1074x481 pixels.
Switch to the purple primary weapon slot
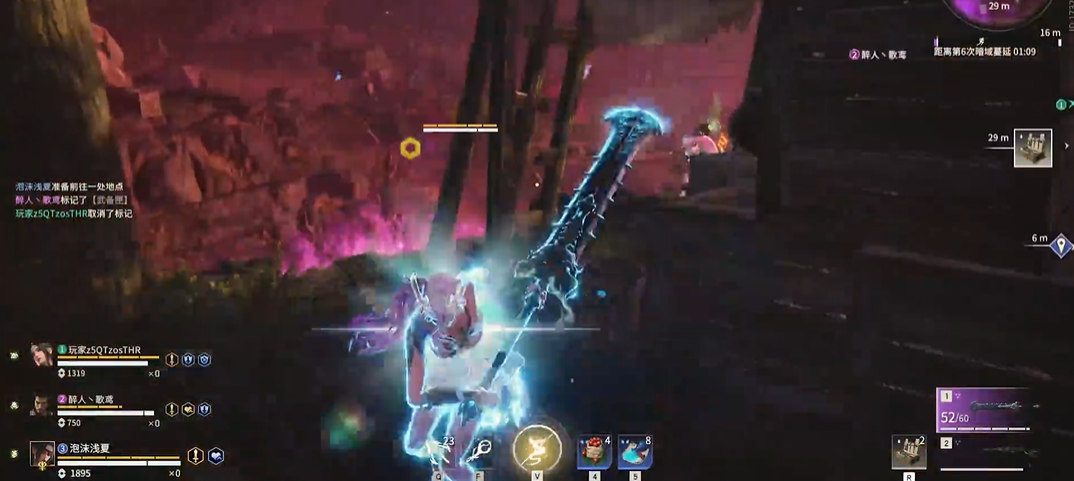[x=983, y=408]
